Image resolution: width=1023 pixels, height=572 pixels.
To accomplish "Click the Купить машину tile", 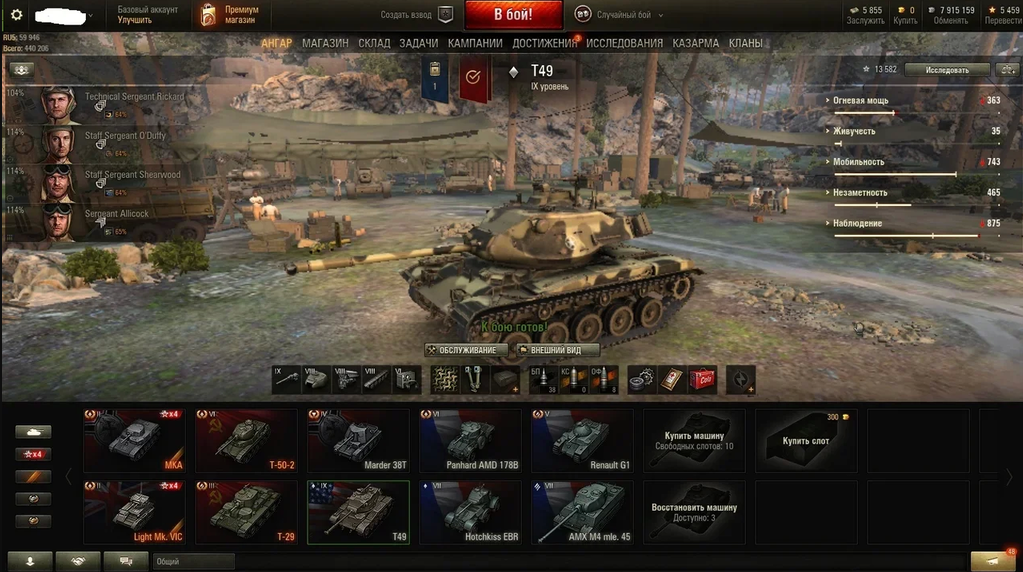I will click(696, 439).
